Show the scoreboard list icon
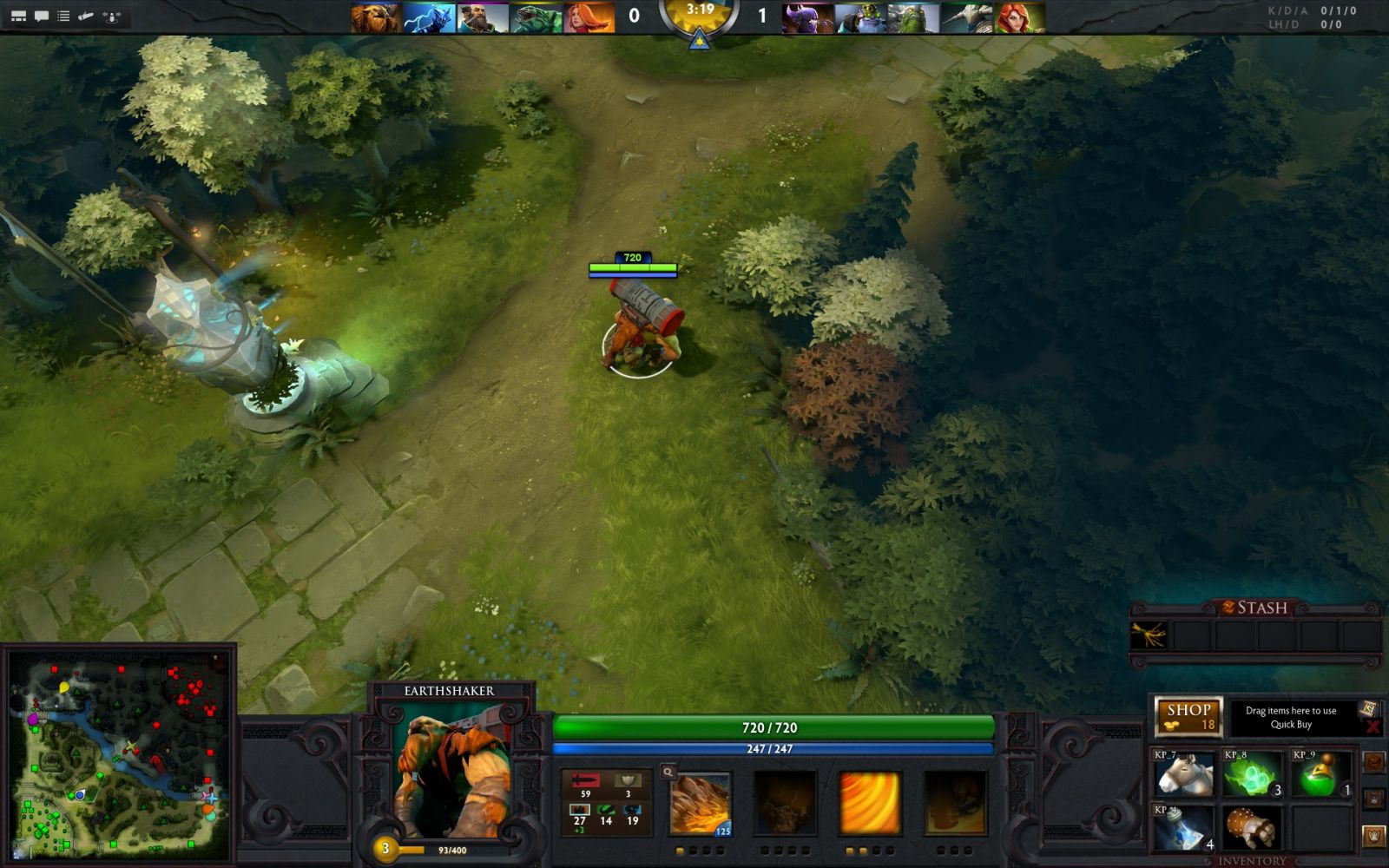This screenshot has height=868, width=1389. [x=63, y=16]
